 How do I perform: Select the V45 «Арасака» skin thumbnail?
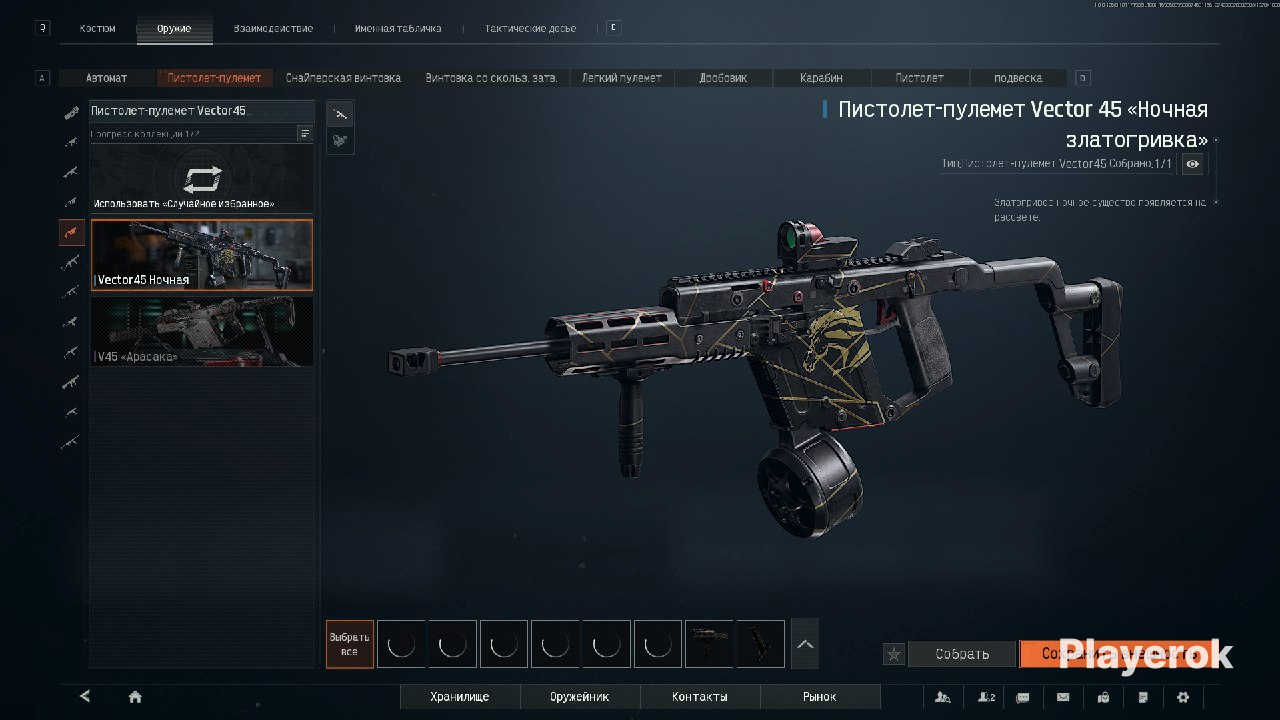click(x=202, y=331)
